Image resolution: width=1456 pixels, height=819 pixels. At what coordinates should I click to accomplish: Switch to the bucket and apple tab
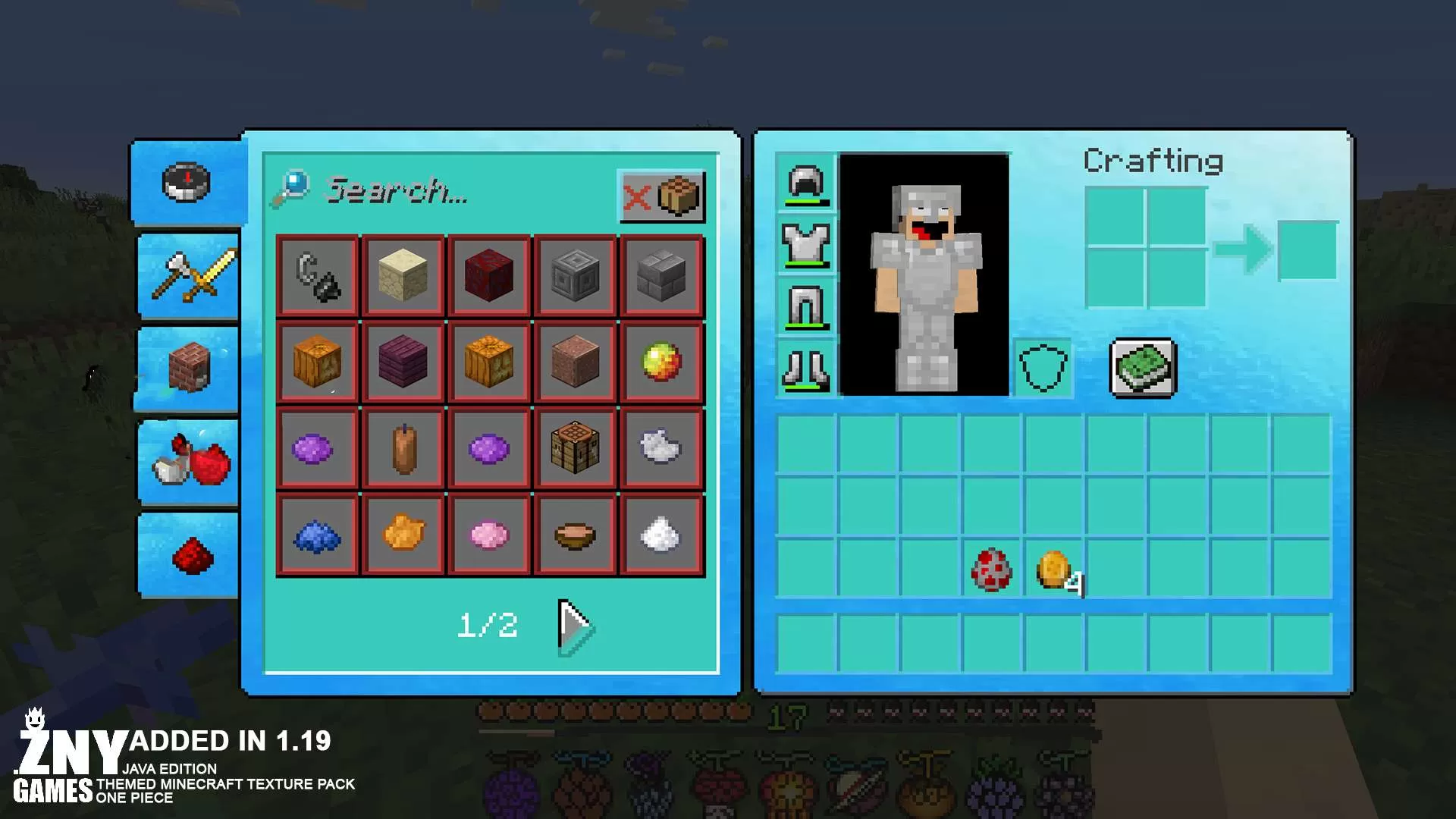(x=190, y=462)
